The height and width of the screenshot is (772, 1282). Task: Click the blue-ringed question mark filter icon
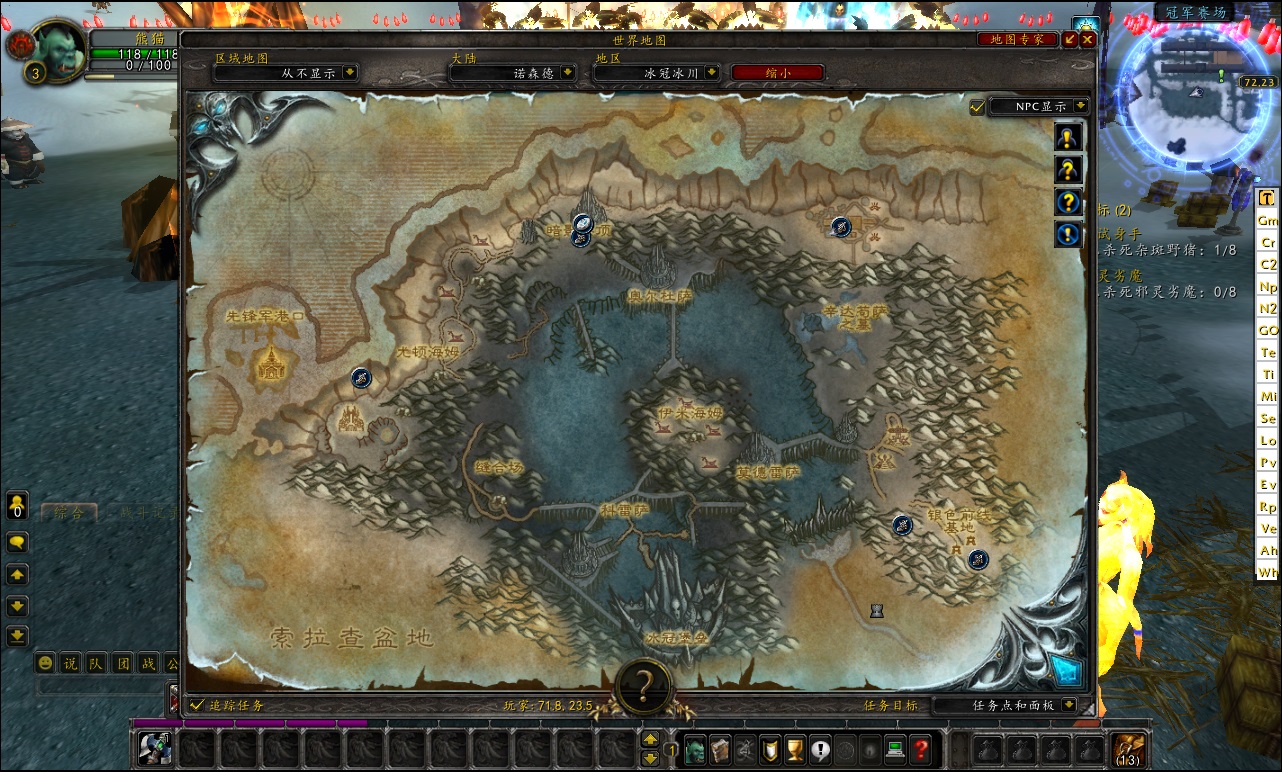tap(1068, 202)
